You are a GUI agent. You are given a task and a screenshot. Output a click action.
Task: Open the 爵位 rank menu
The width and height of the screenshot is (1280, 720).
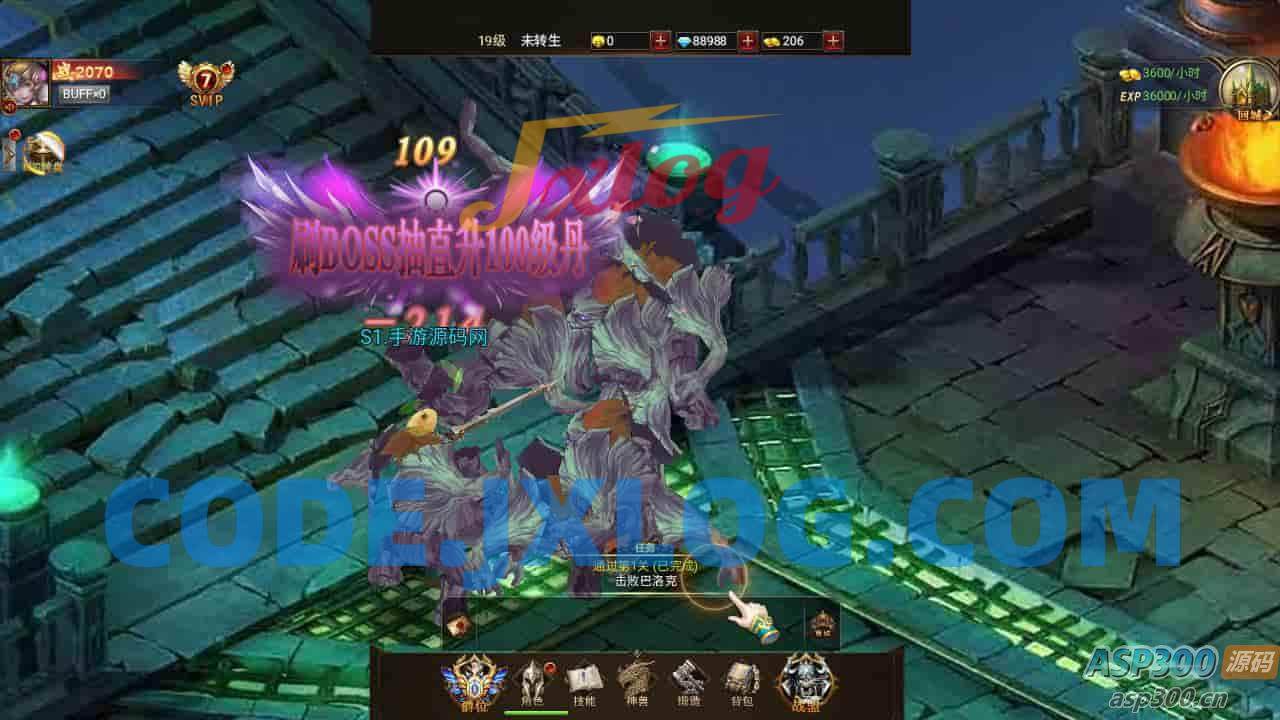(x=473, y=680)
